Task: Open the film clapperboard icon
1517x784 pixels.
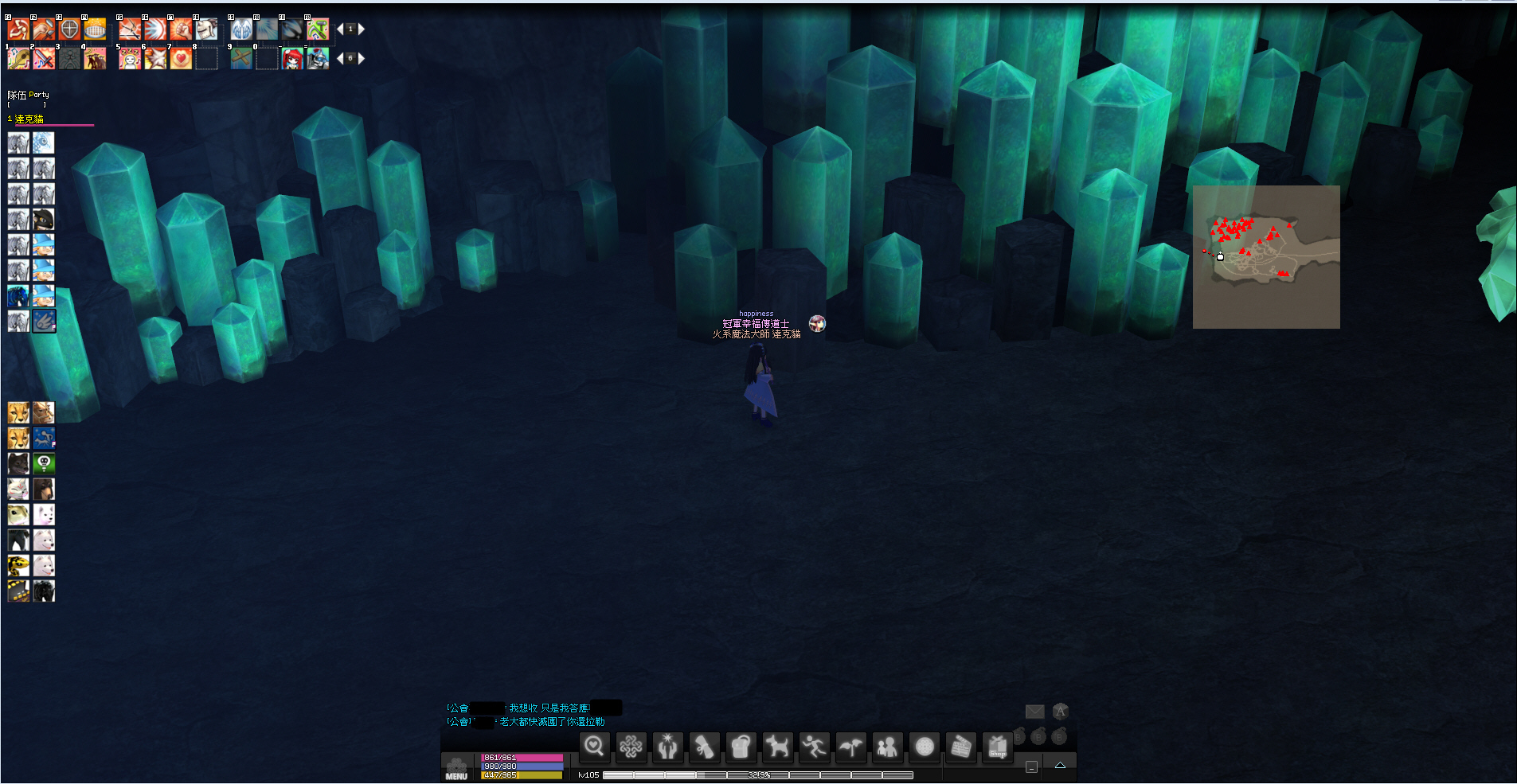Action: tap(961, 747)
